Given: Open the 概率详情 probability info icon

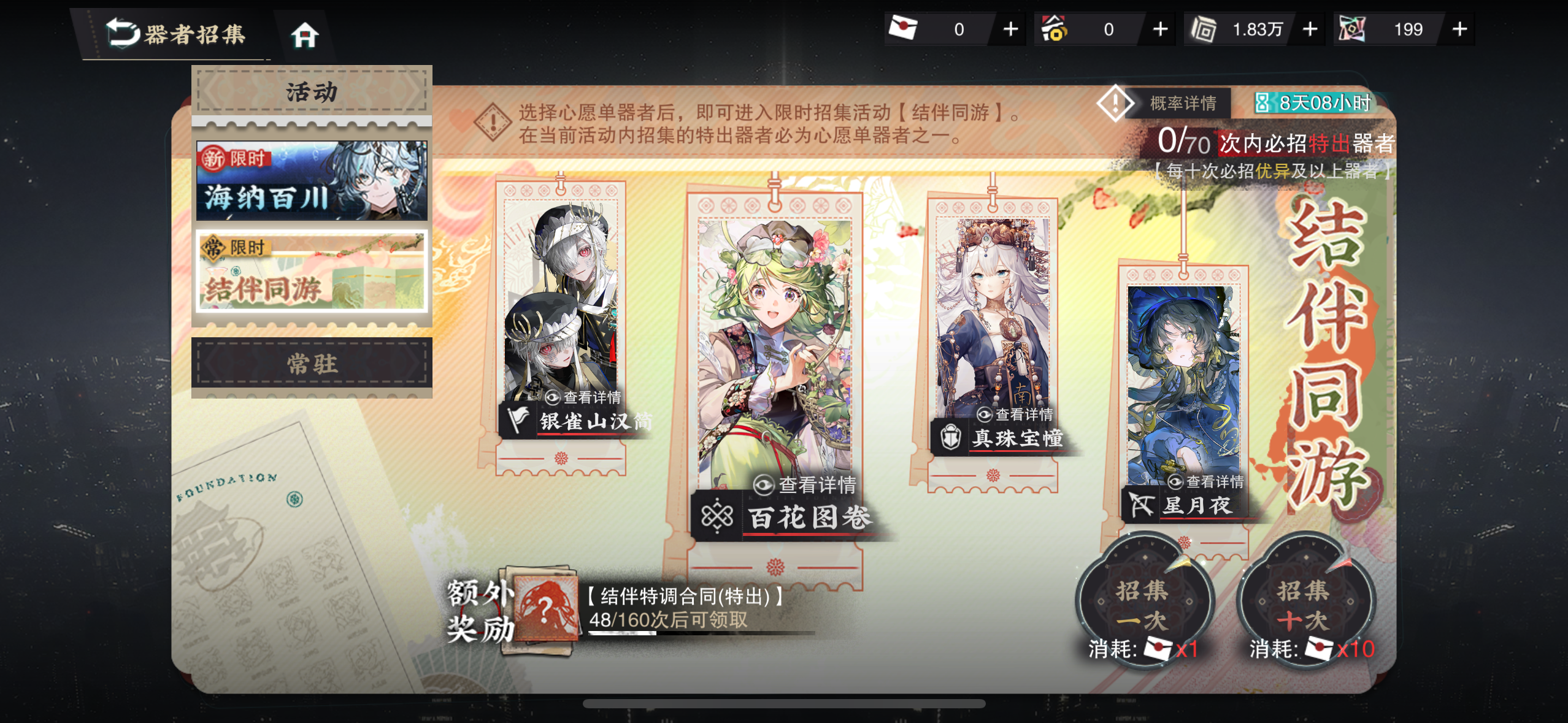Looking at the screenshot, I should tap(1116, 104).
